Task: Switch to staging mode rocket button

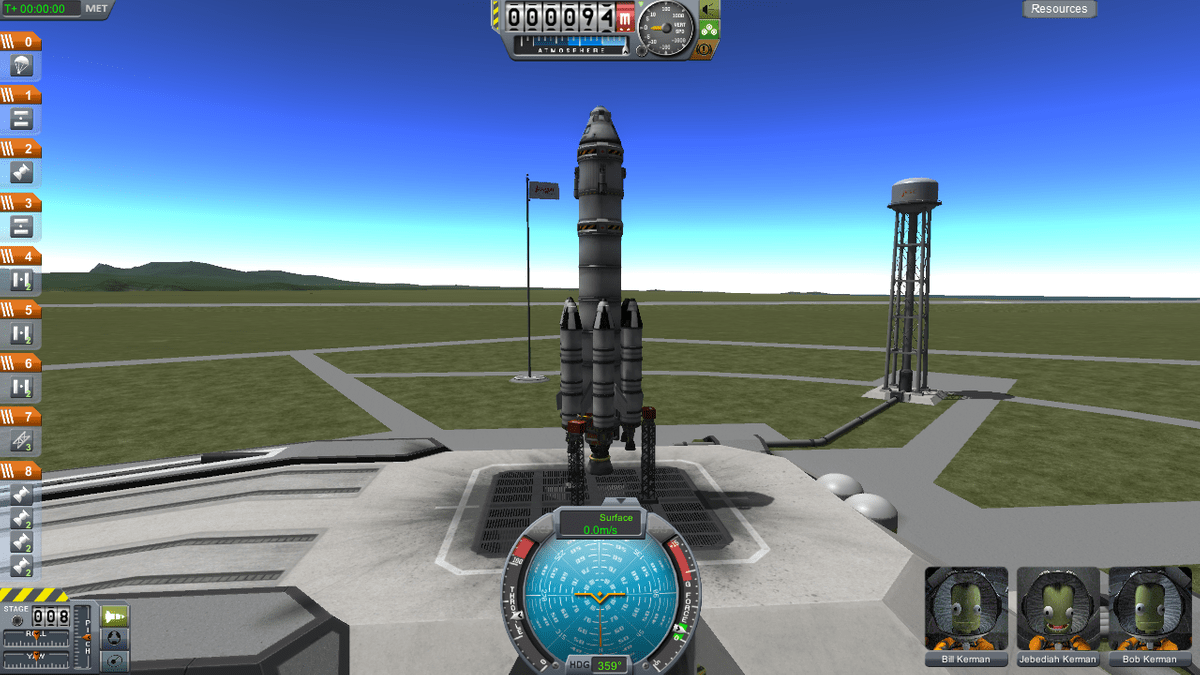Action: point(116,616)
